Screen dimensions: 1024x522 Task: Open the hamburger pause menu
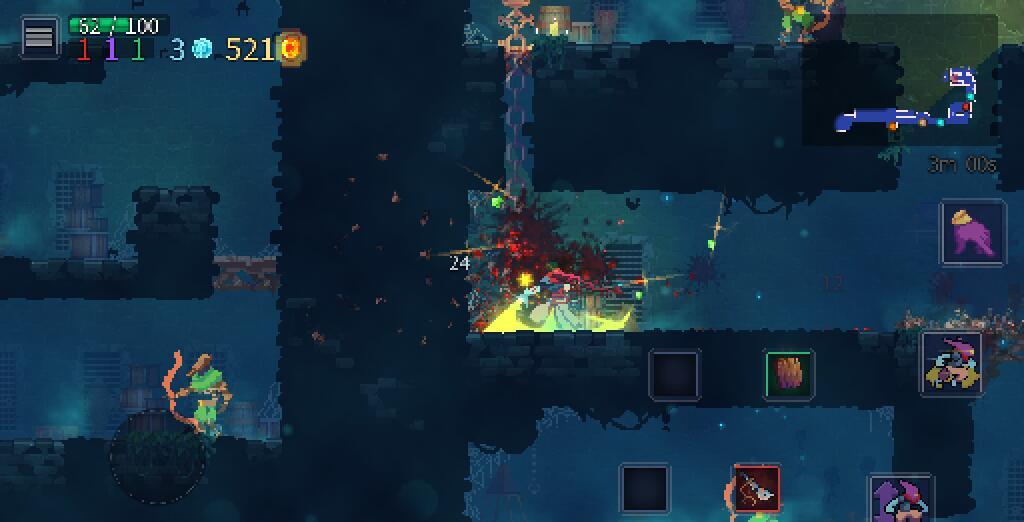click(39, 37)
